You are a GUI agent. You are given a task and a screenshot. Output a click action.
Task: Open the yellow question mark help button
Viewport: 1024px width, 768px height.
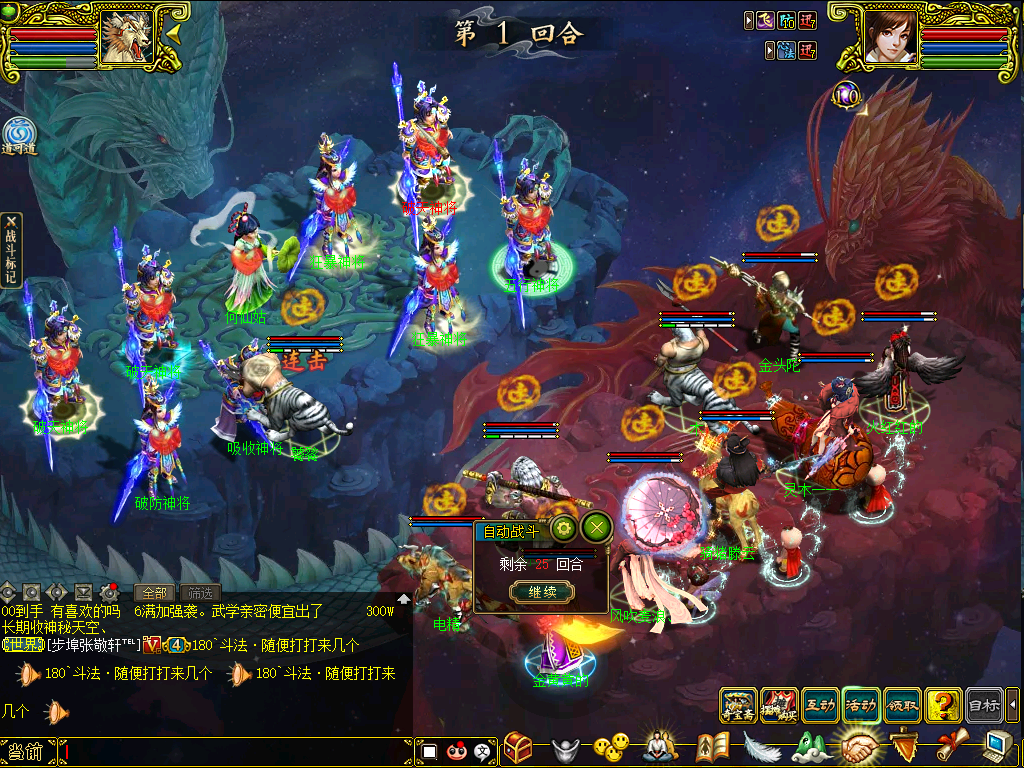coord(943,705)
